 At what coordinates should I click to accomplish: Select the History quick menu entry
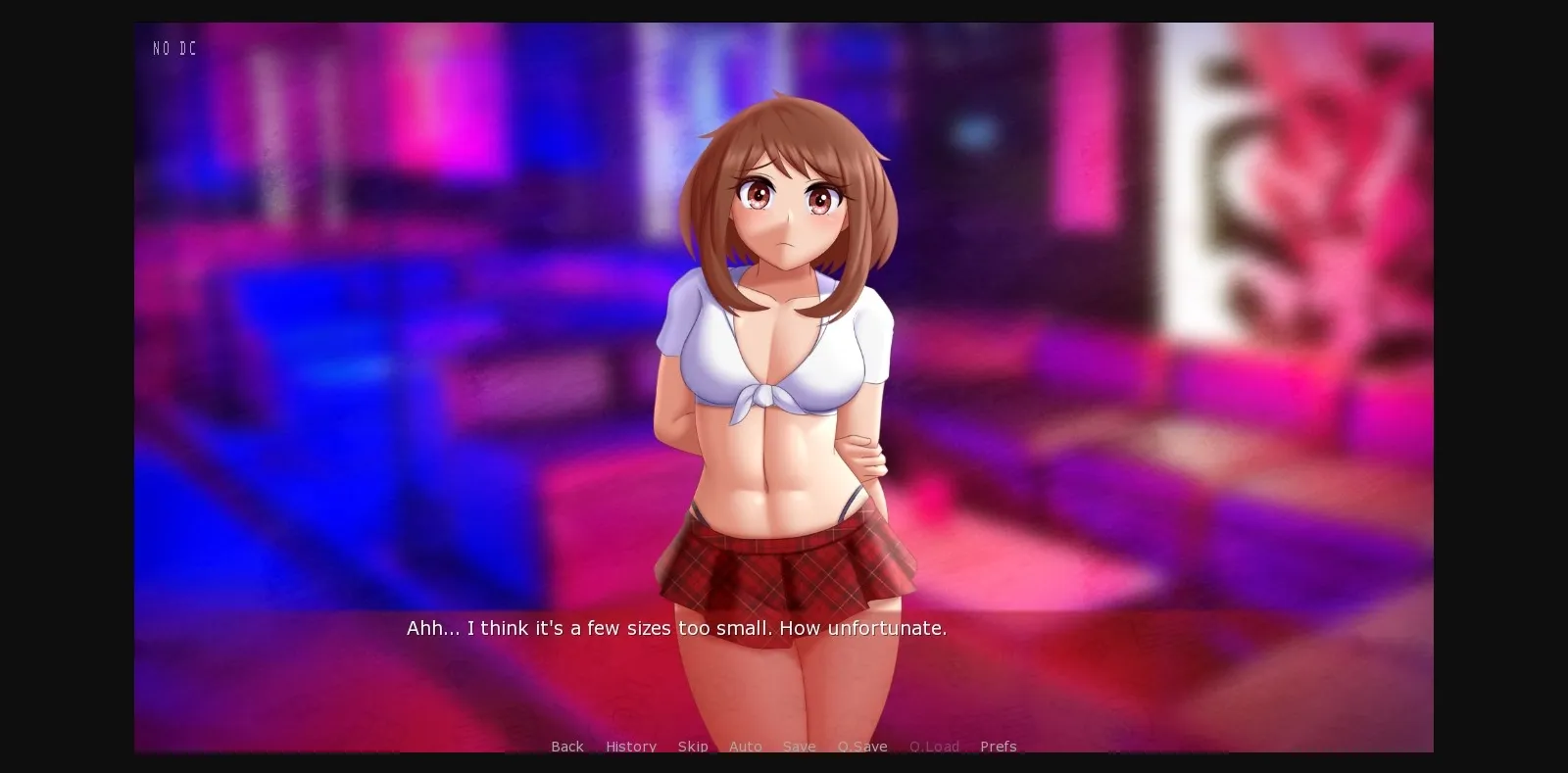point(630,747)
